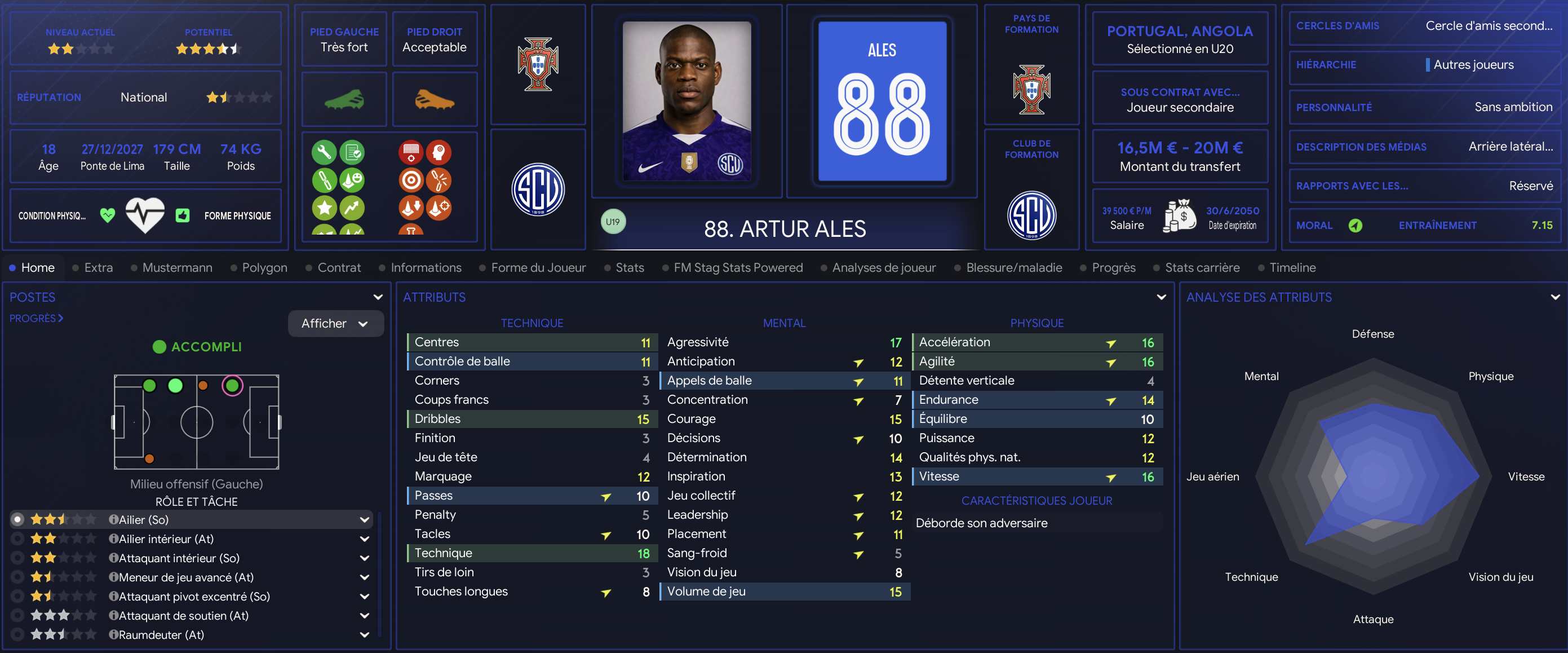The width and height of the screenshot is (1568, 653).
Task: Click the U19 squad badge
Action: pos(612,222)
